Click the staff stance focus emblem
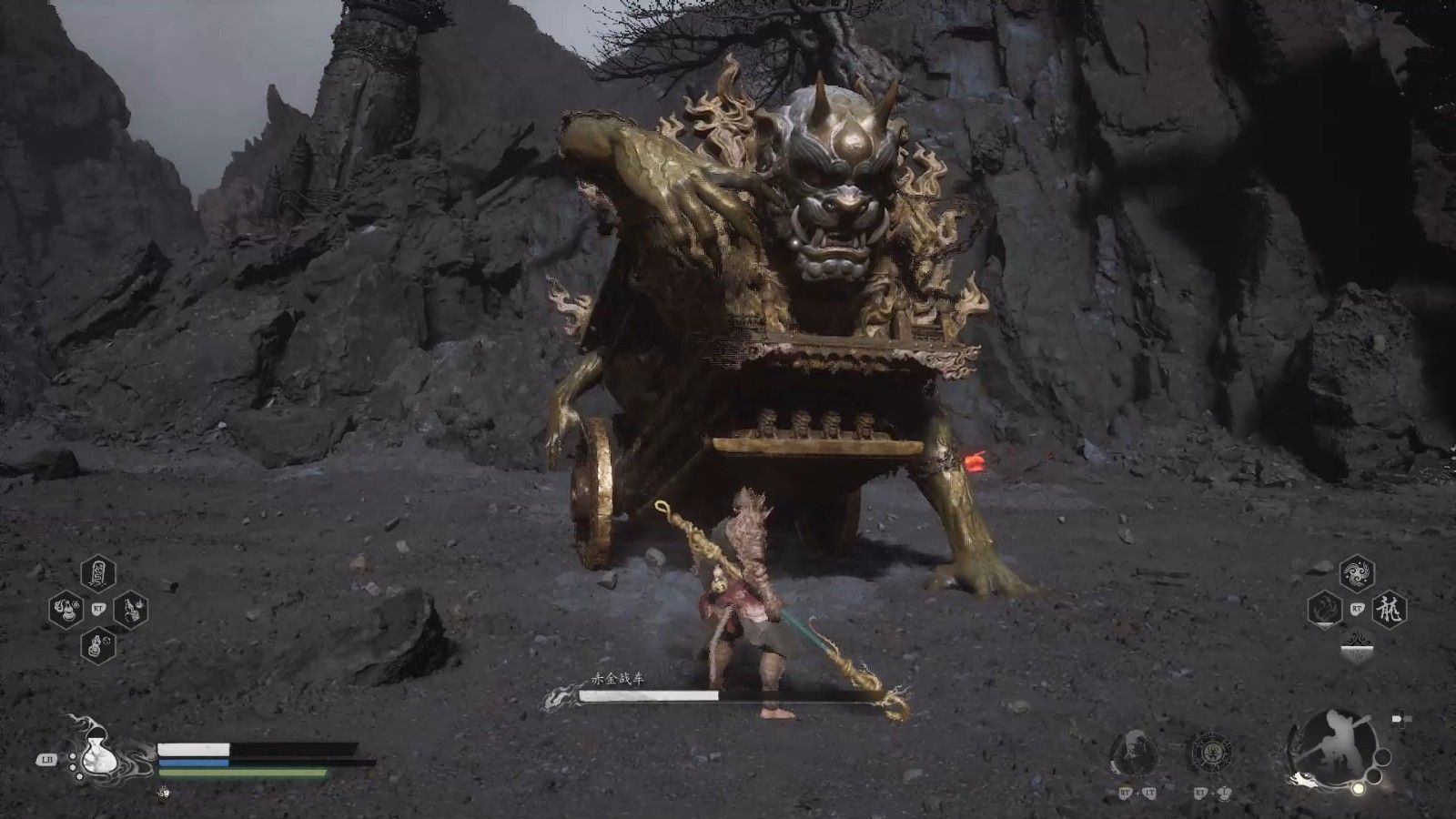Screen dimensions: 1456x819 (x=1328, y=748)
